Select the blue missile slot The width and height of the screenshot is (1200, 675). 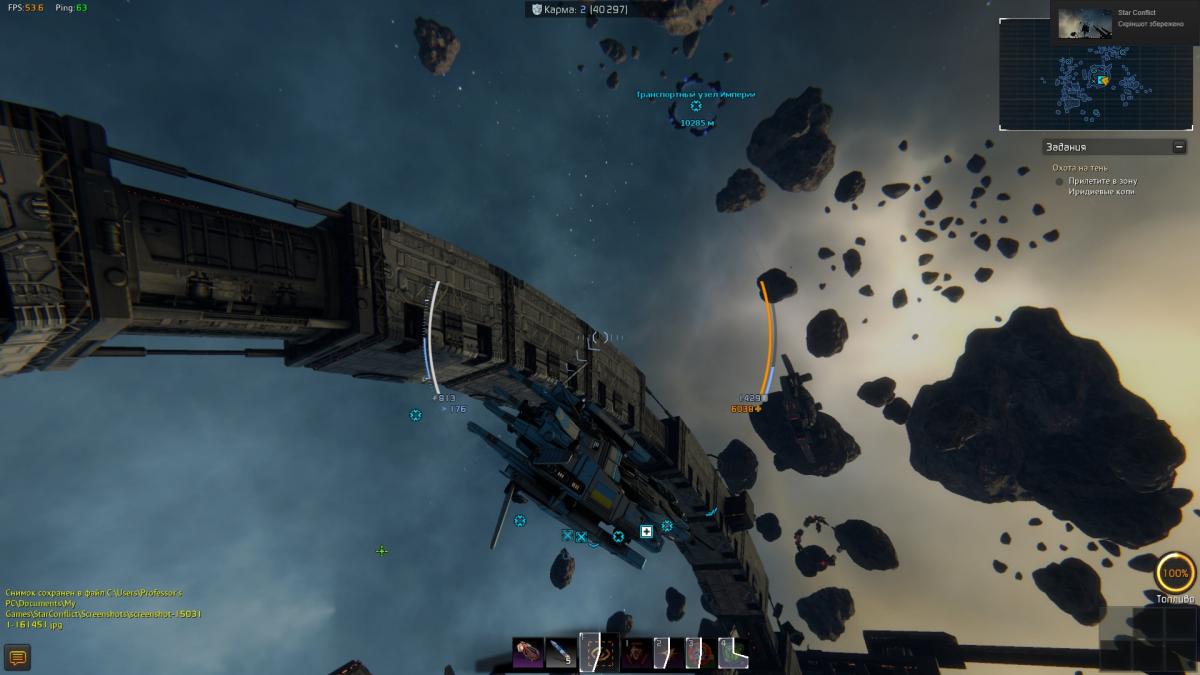[x=562, y=653]
